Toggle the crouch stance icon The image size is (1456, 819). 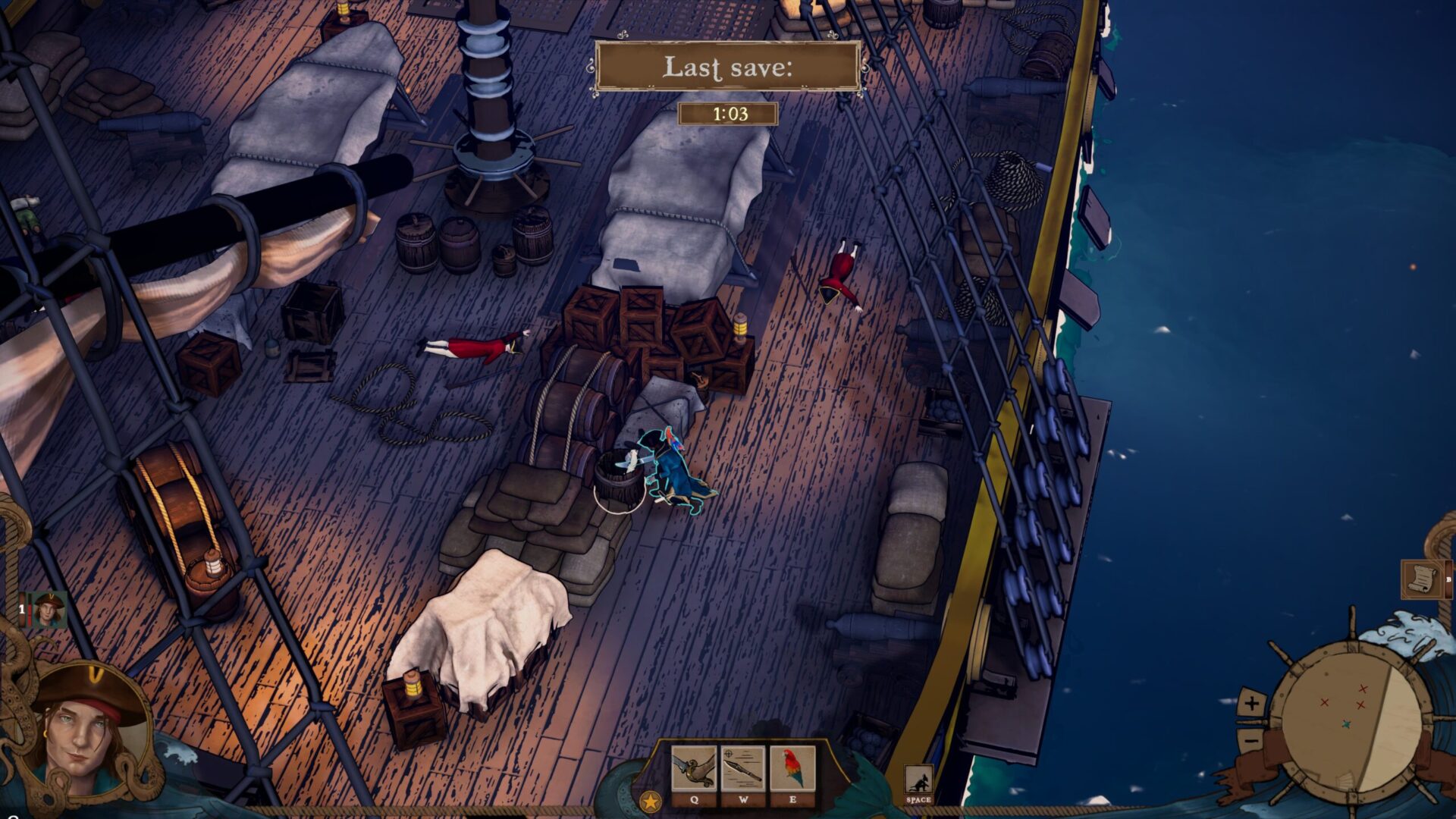tap(918, 781)
